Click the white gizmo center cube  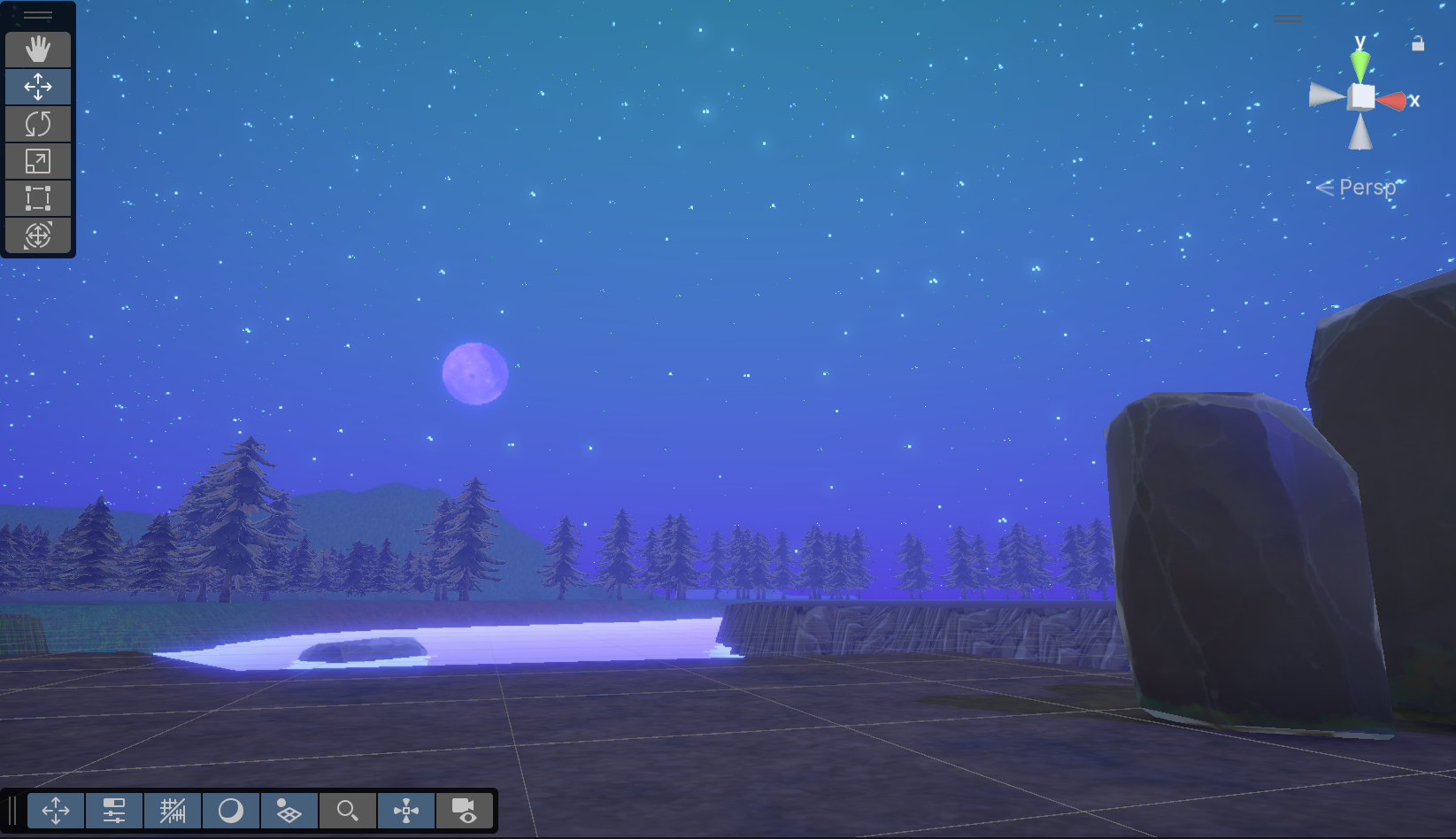(x=1362, y=96)
